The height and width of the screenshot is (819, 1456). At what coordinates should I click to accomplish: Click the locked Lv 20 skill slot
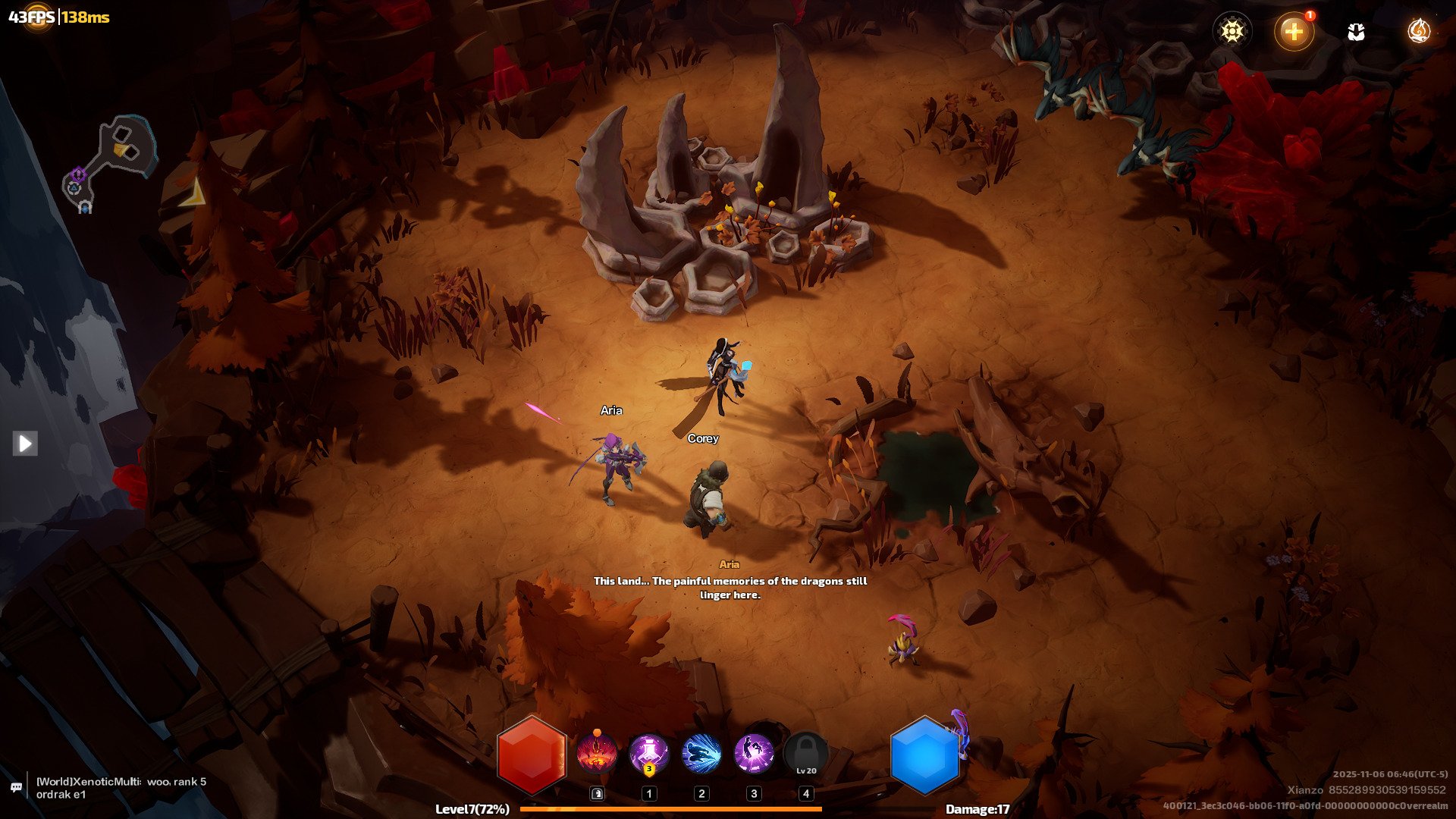tap(806, 755)
